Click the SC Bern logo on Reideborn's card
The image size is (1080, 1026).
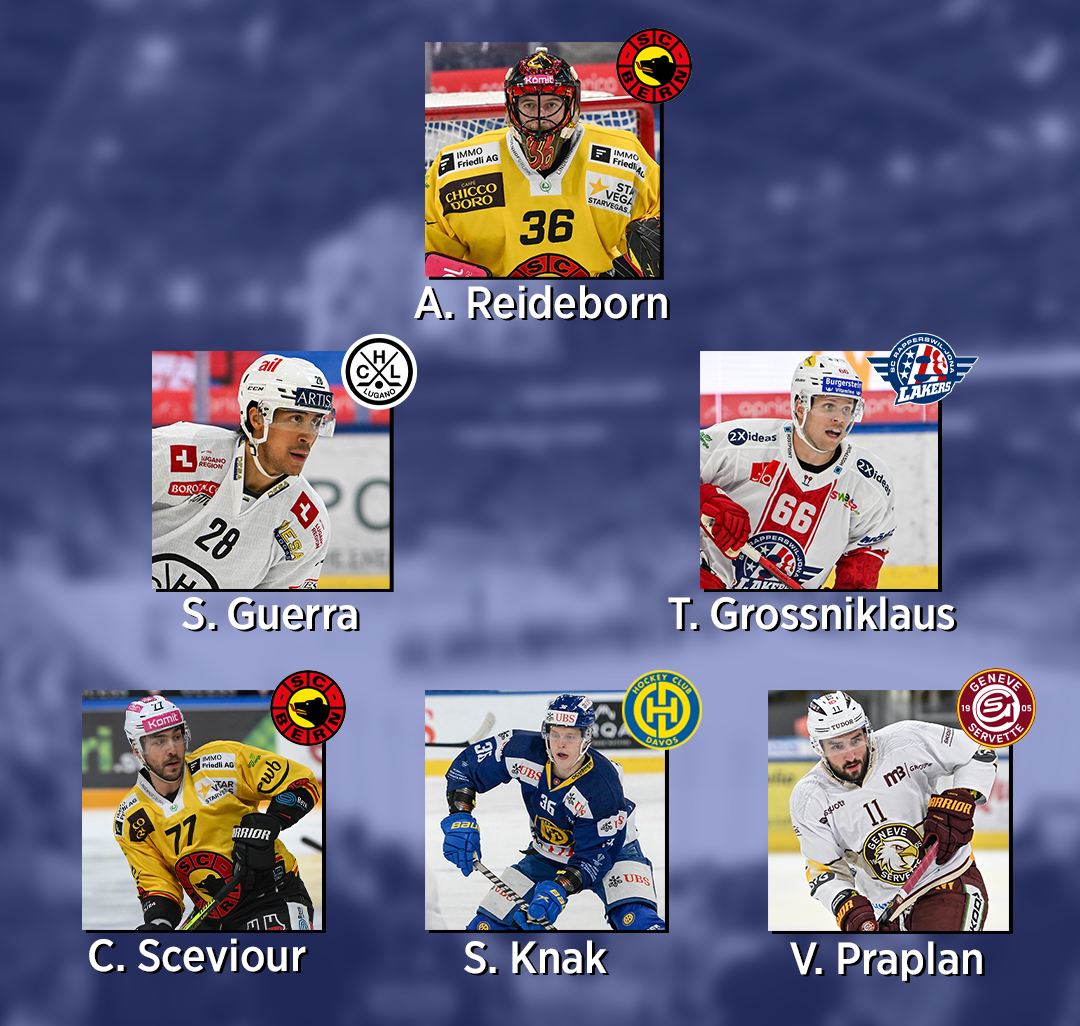coord(654,65)
